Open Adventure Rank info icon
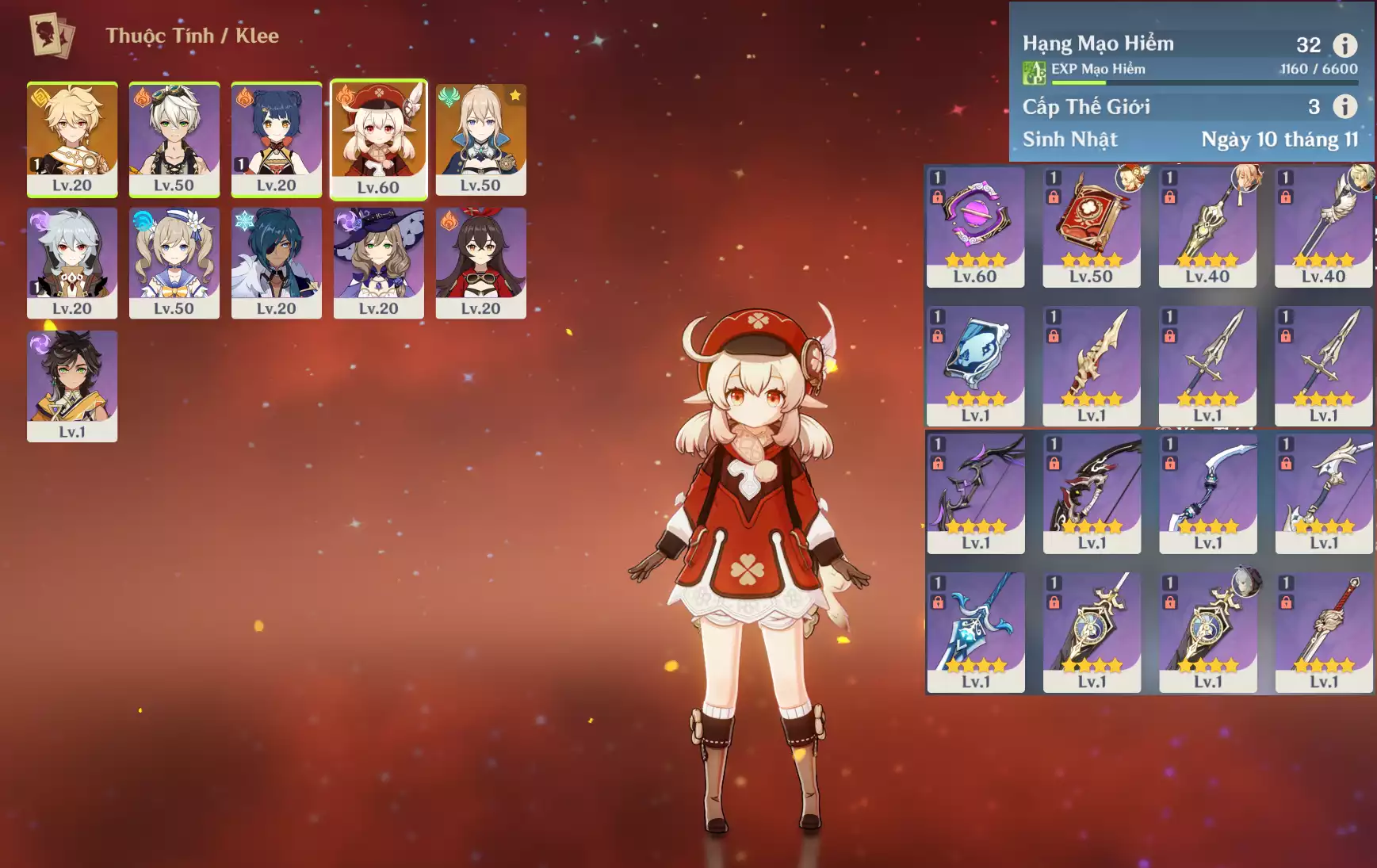Viewport: 1377px width, 868px height. [1344, 45]
